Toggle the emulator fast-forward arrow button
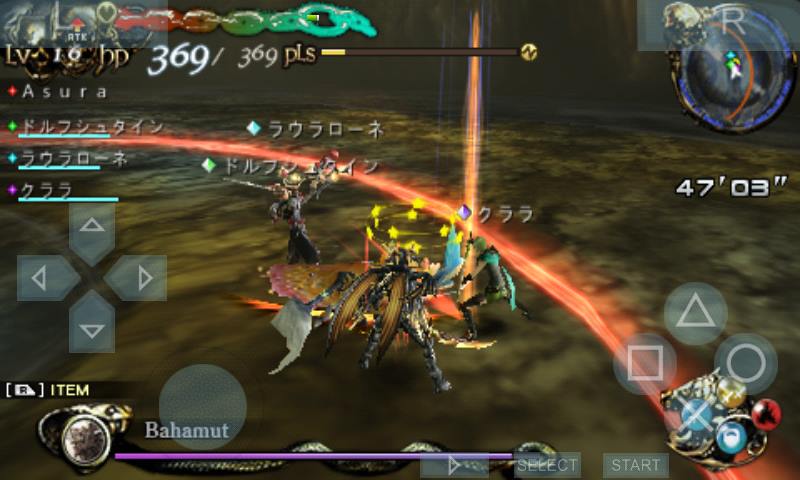 pos(454,465)
